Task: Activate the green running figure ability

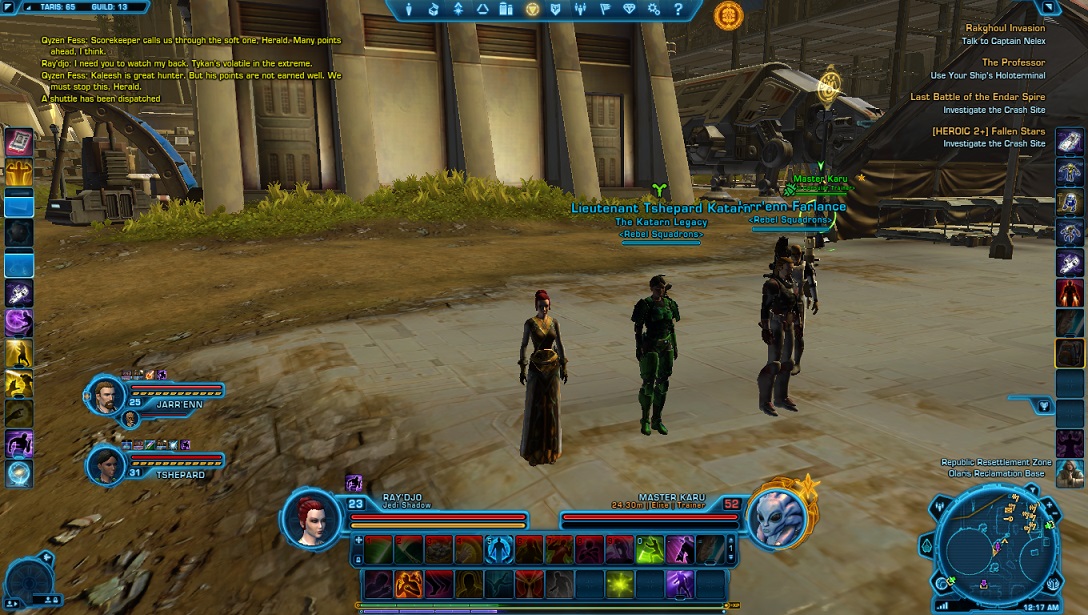Action: (650, 549)
